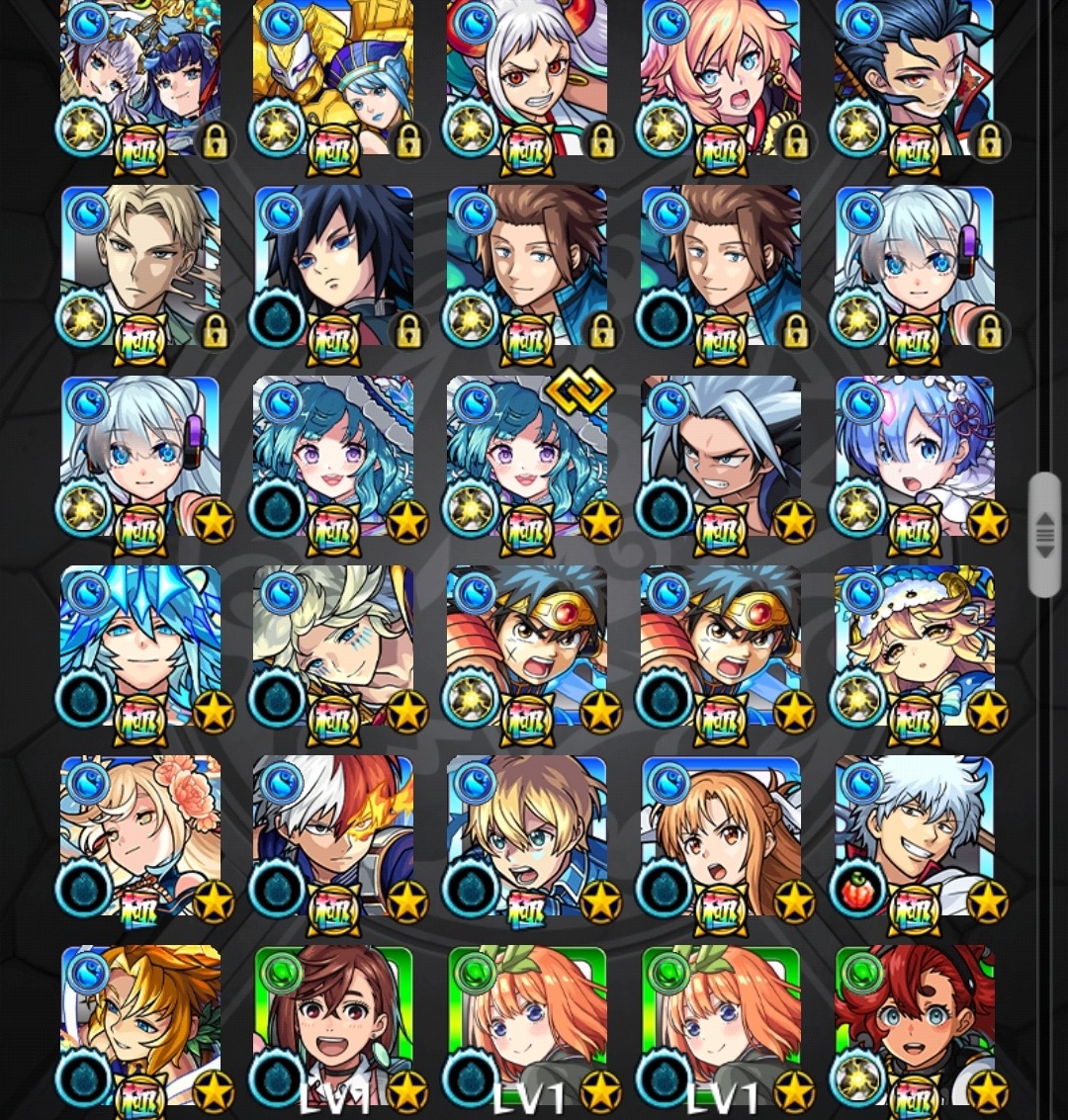Screen dimensions: 1068x1120
Task: Select the teal-haired girl with chain-link badge
Action: [x=526, y=456]
